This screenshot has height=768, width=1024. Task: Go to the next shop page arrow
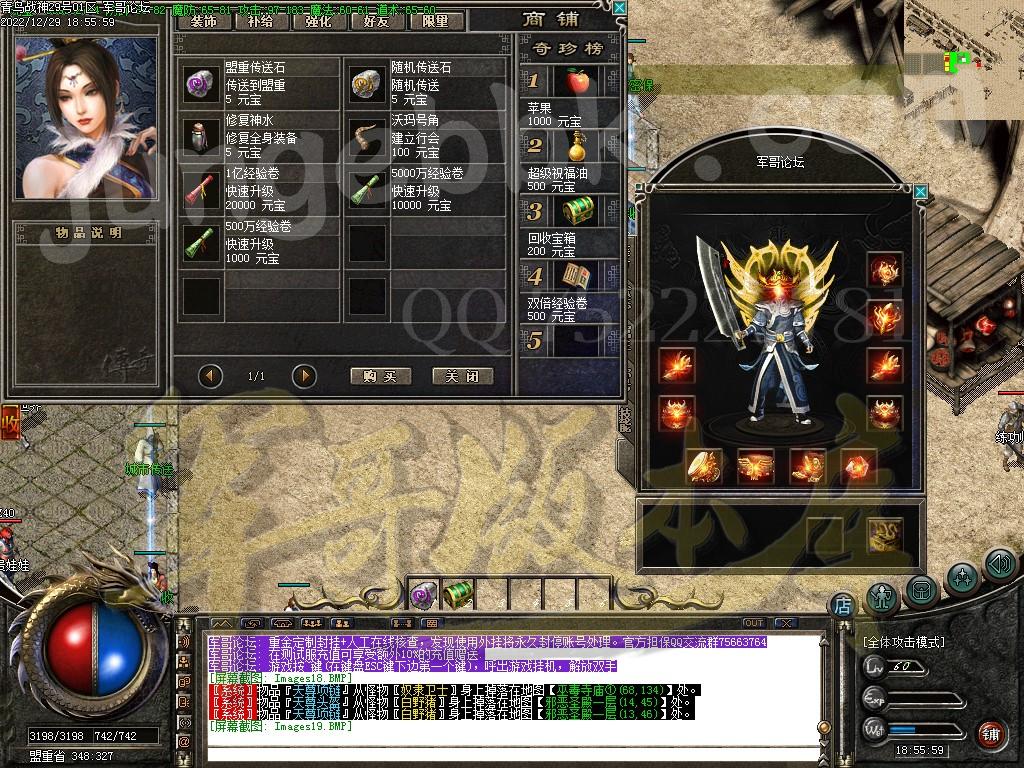pos(304,376)
